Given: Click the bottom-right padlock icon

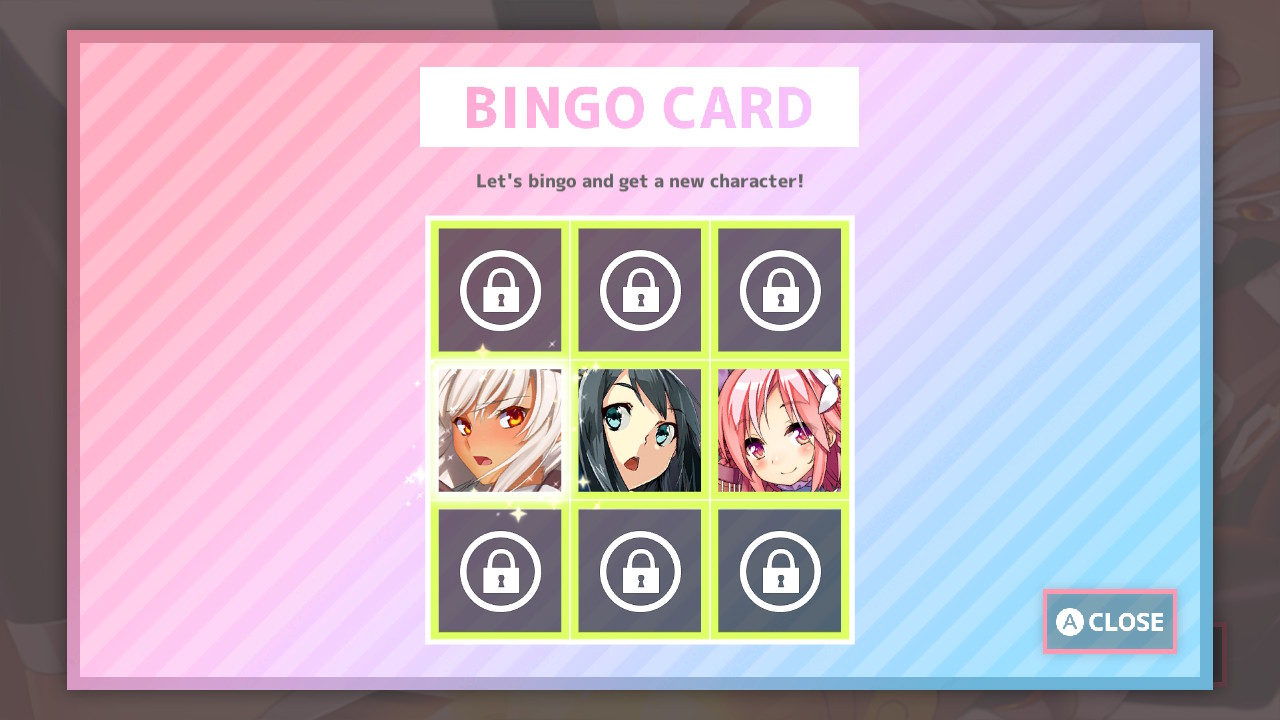Looking at the screenshot, I should pos(780,570).
